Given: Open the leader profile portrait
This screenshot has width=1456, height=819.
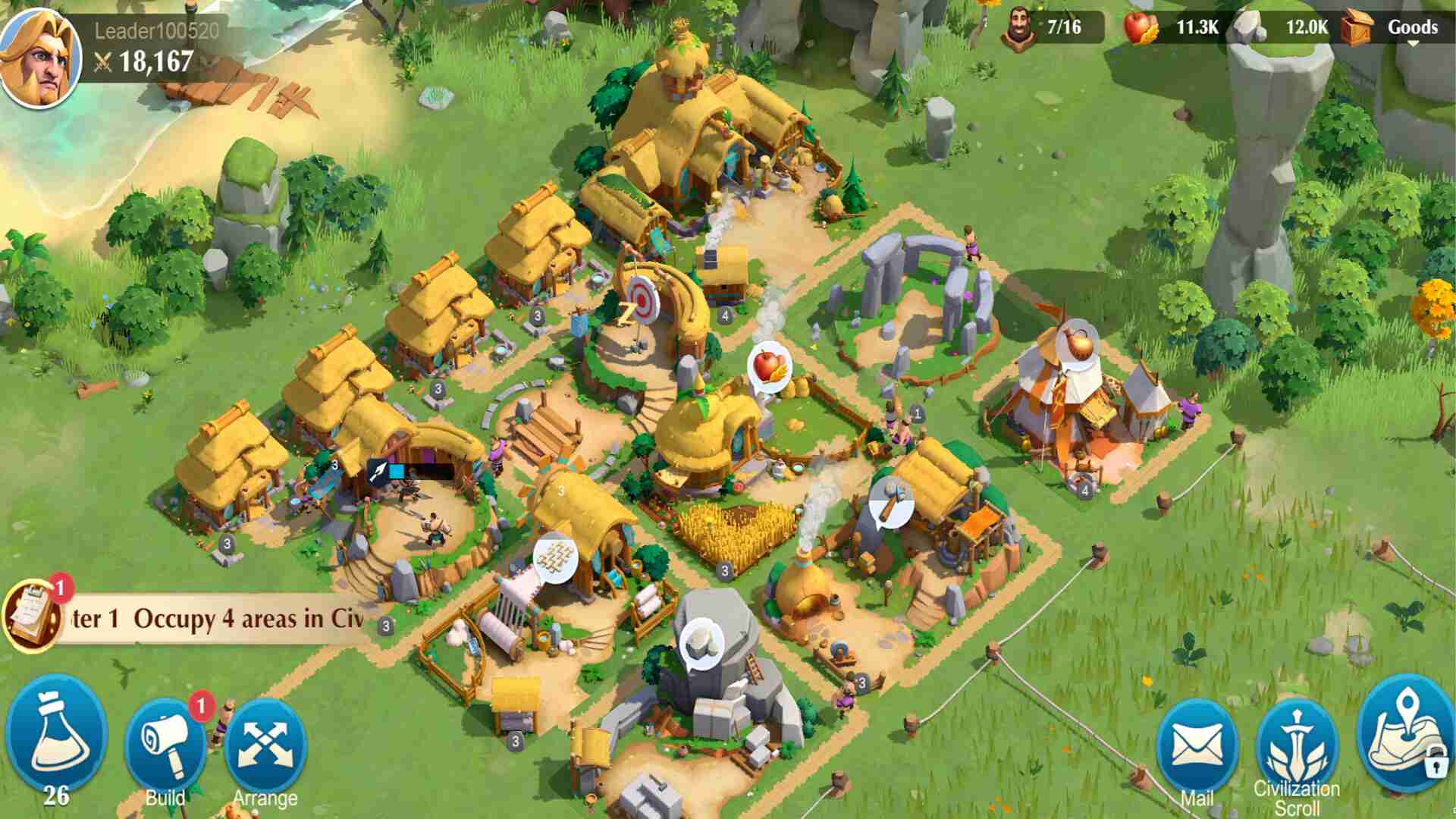Looking at the screenshot, I should 41,59.
